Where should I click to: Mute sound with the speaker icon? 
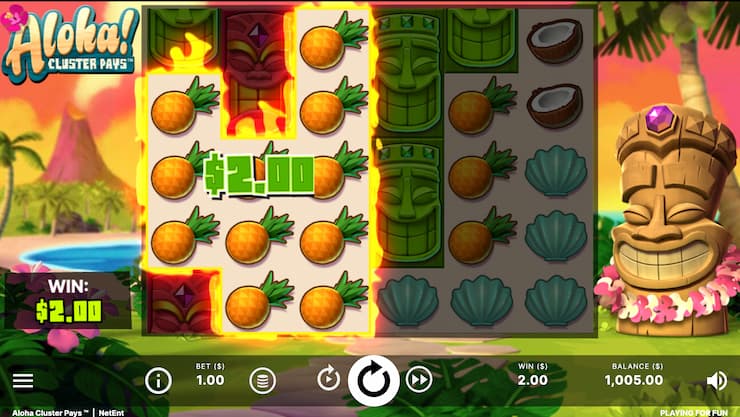point(716,380)
